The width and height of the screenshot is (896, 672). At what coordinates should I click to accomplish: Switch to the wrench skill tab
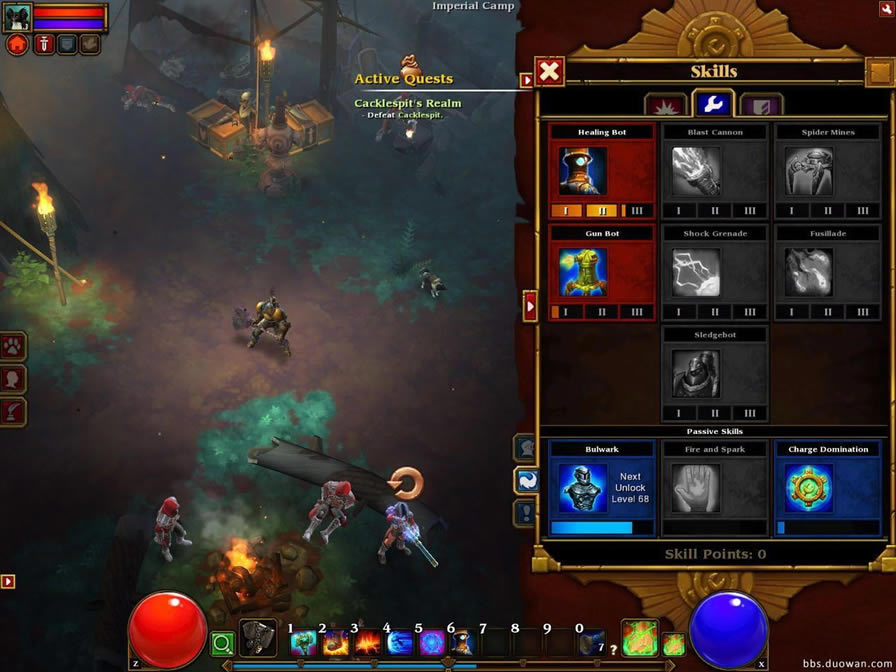(713, 104)
